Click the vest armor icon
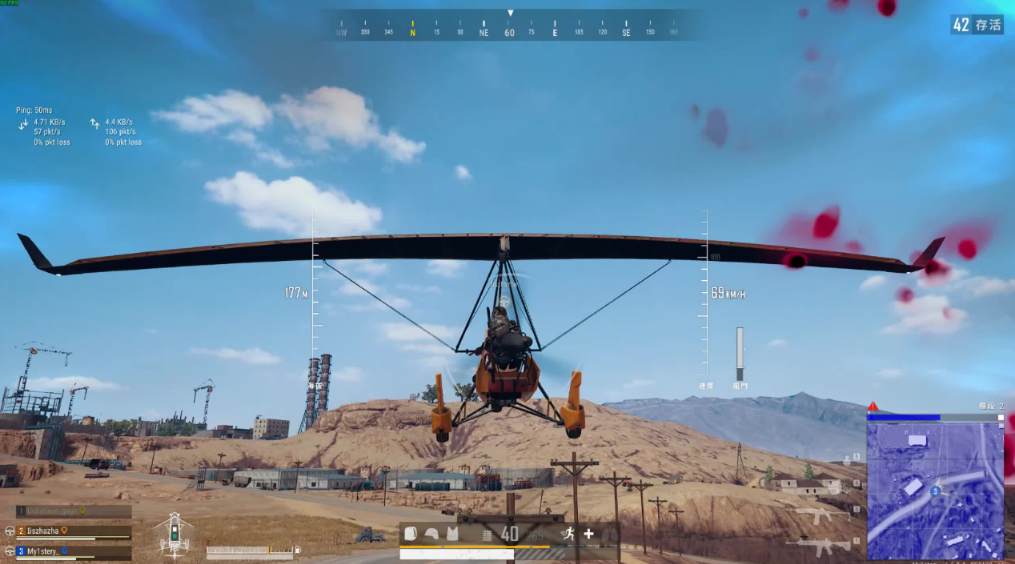This screenshot has height=564, width=1015. coord(452,534)
